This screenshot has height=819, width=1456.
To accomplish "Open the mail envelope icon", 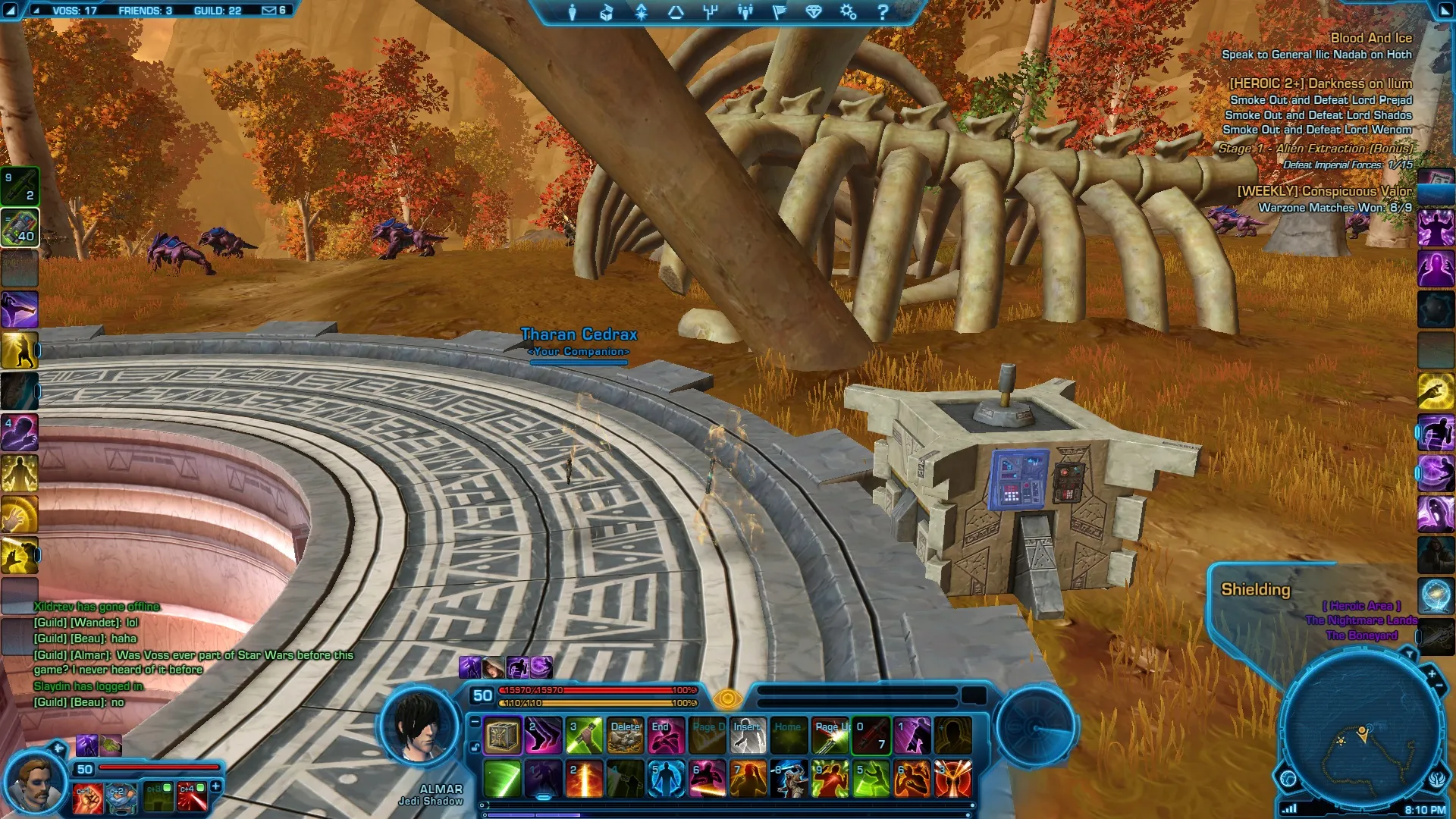I will pyautogui.click(x=269, y=11).
